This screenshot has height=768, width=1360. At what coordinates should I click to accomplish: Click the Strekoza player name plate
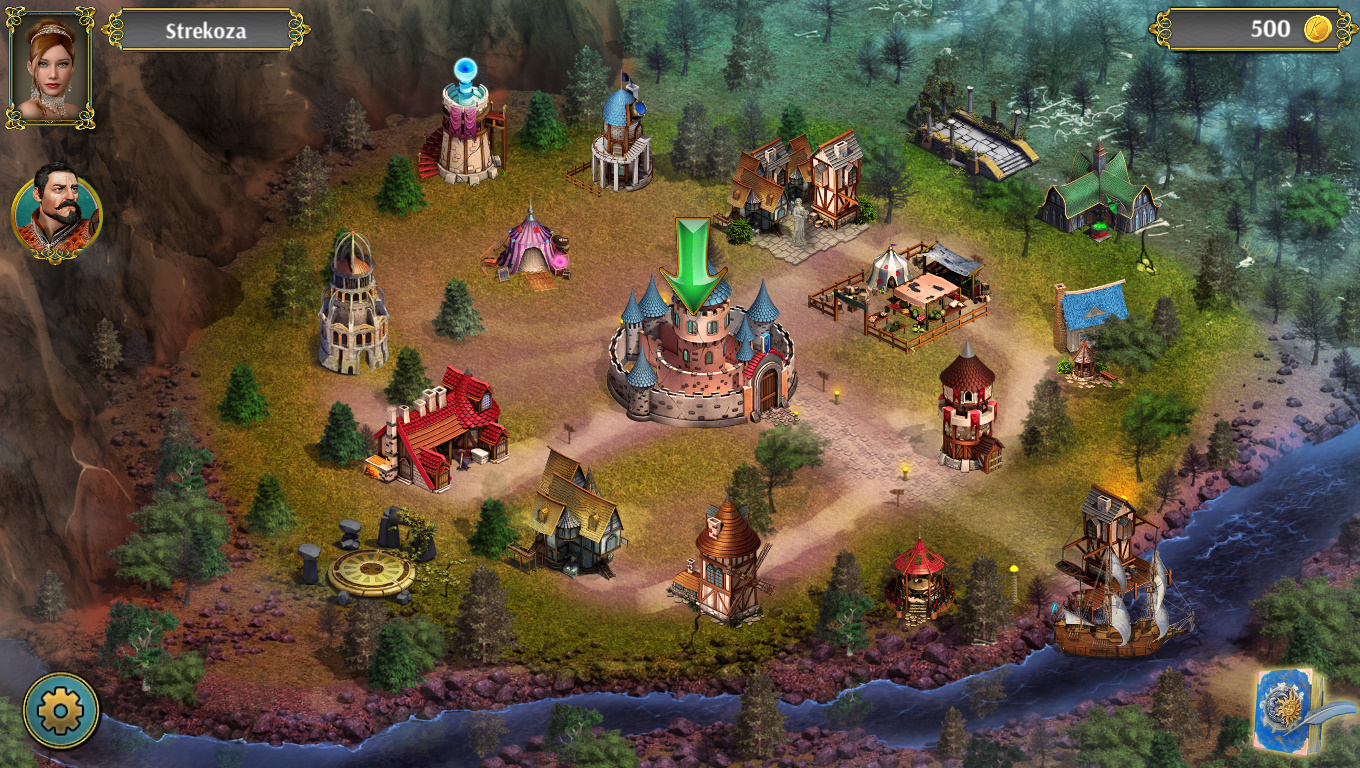tap(206, 31)
